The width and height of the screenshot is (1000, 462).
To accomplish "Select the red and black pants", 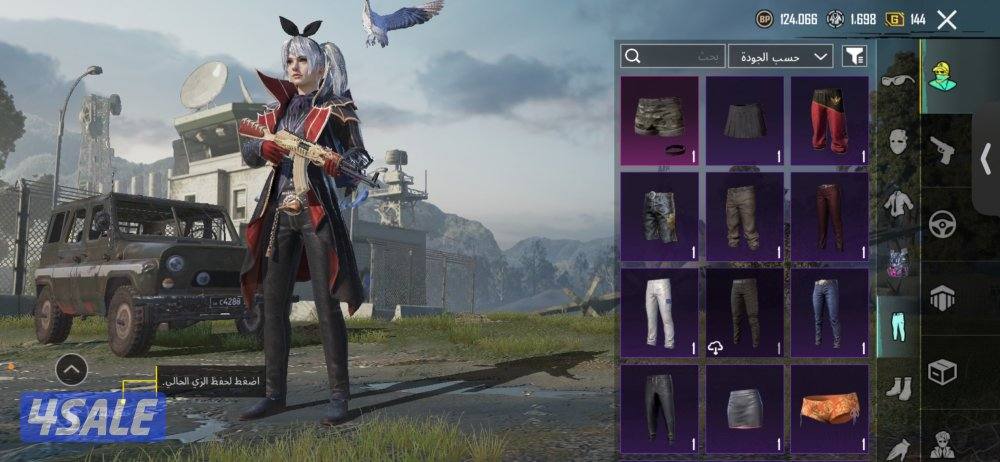I will pos(829,121).
